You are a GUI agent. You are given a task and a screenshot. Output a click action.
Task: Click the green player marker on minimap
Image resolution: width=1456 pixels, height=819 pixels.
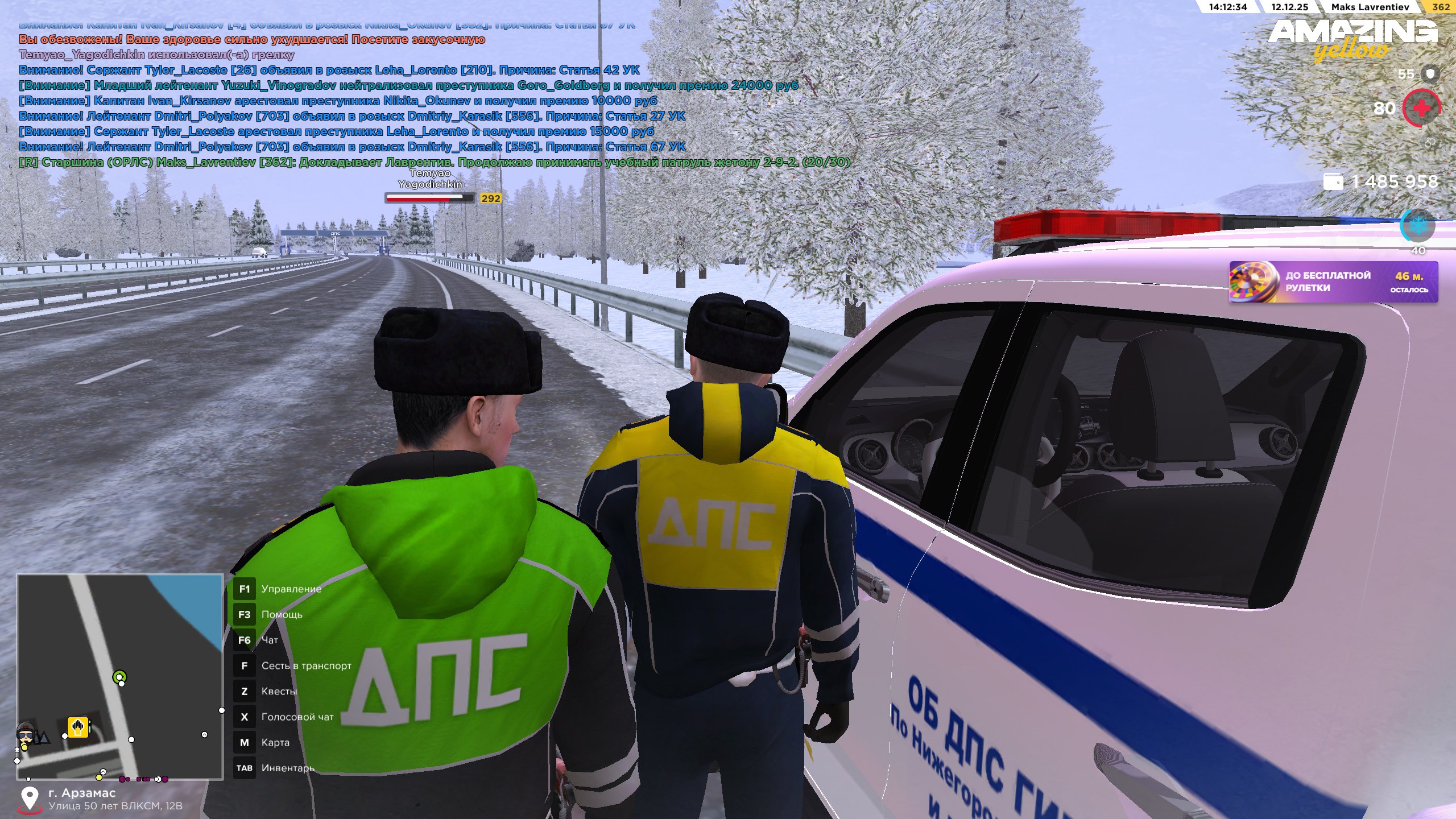[x=119, y=677]
